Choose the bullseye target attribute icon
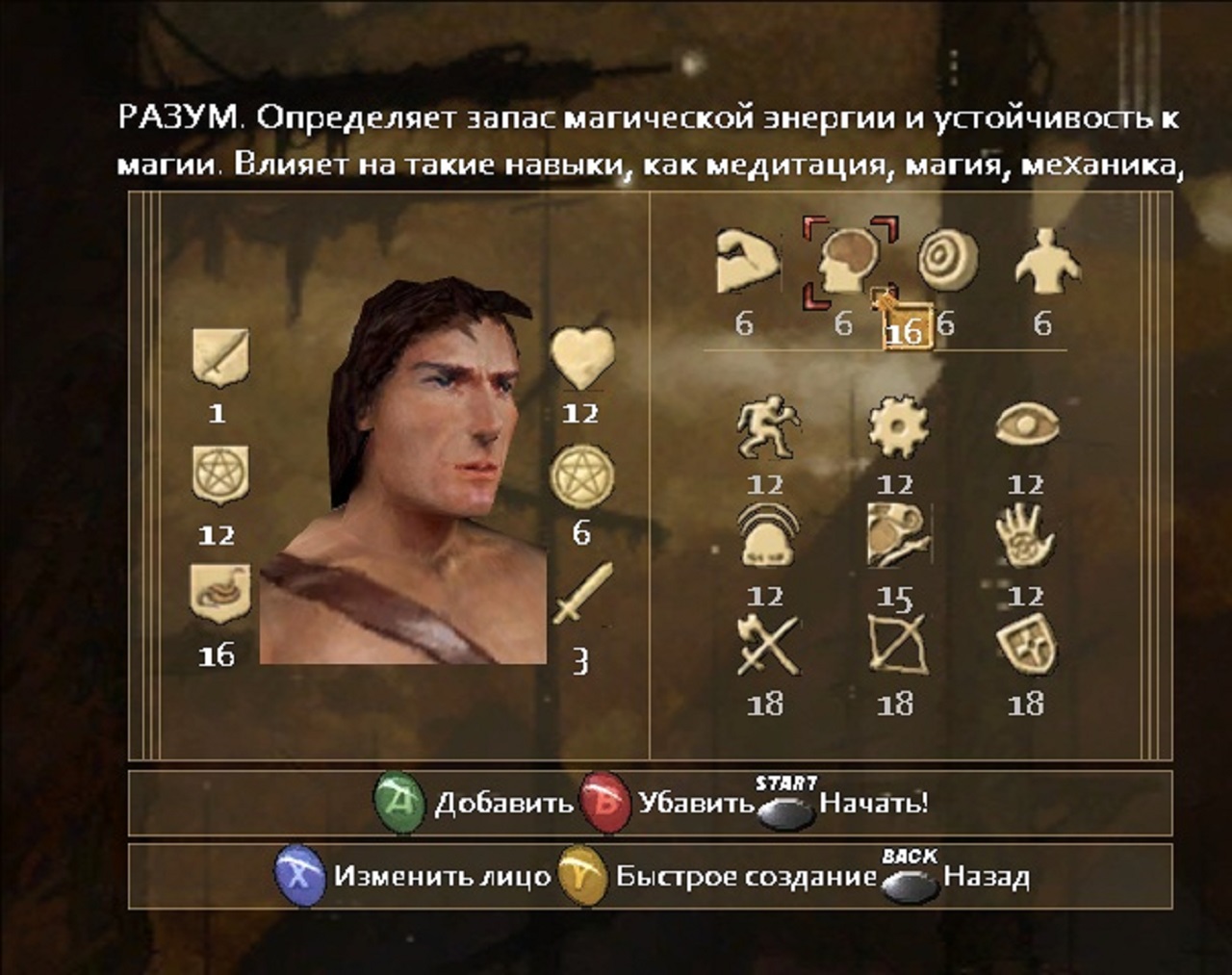The image size is (1232, 975). [x=947, y=260]
